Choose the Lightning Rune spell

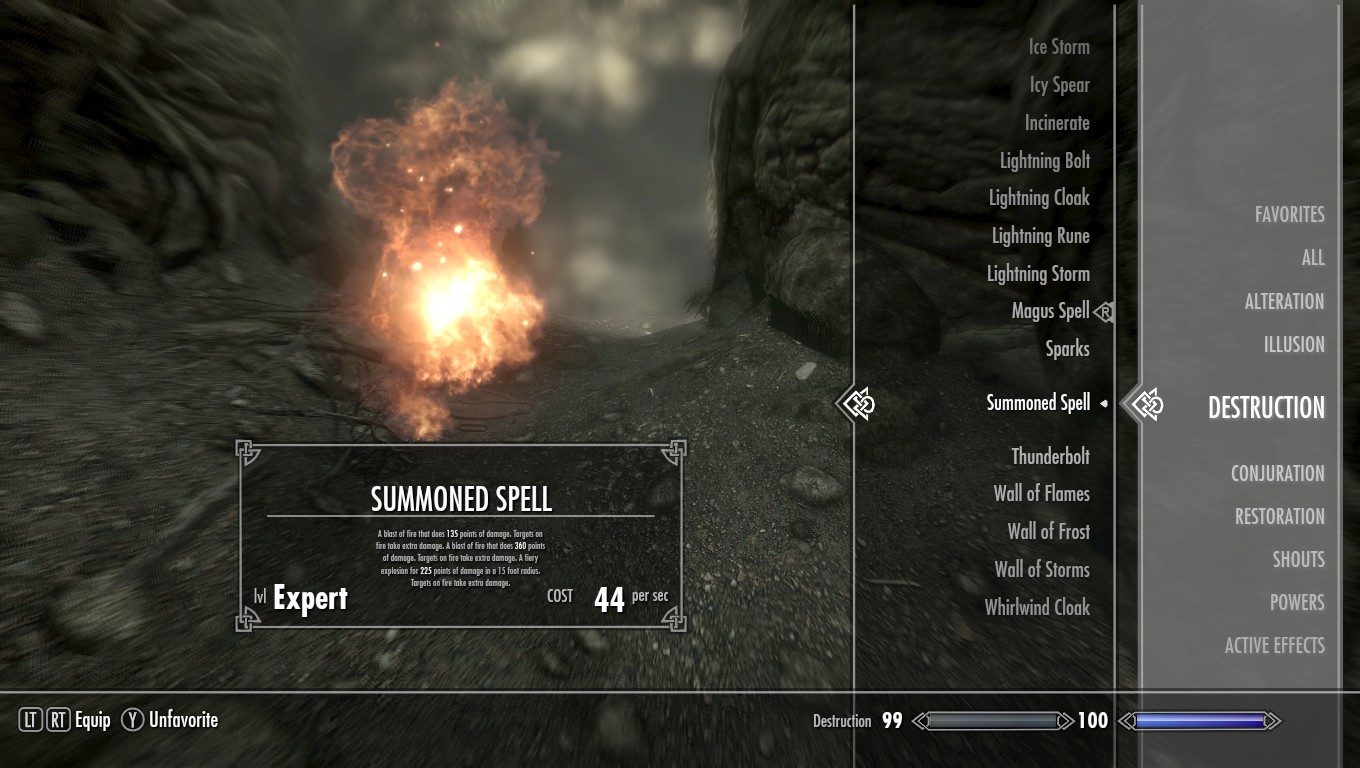pyautogui.click(x=1040, y=236)
